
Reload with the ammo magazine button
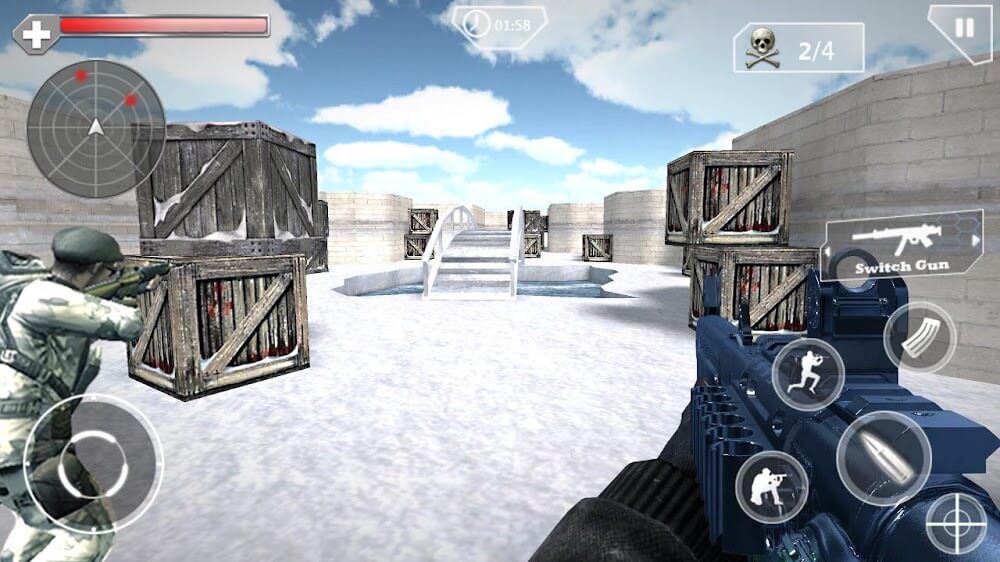[x=920, y=338]
